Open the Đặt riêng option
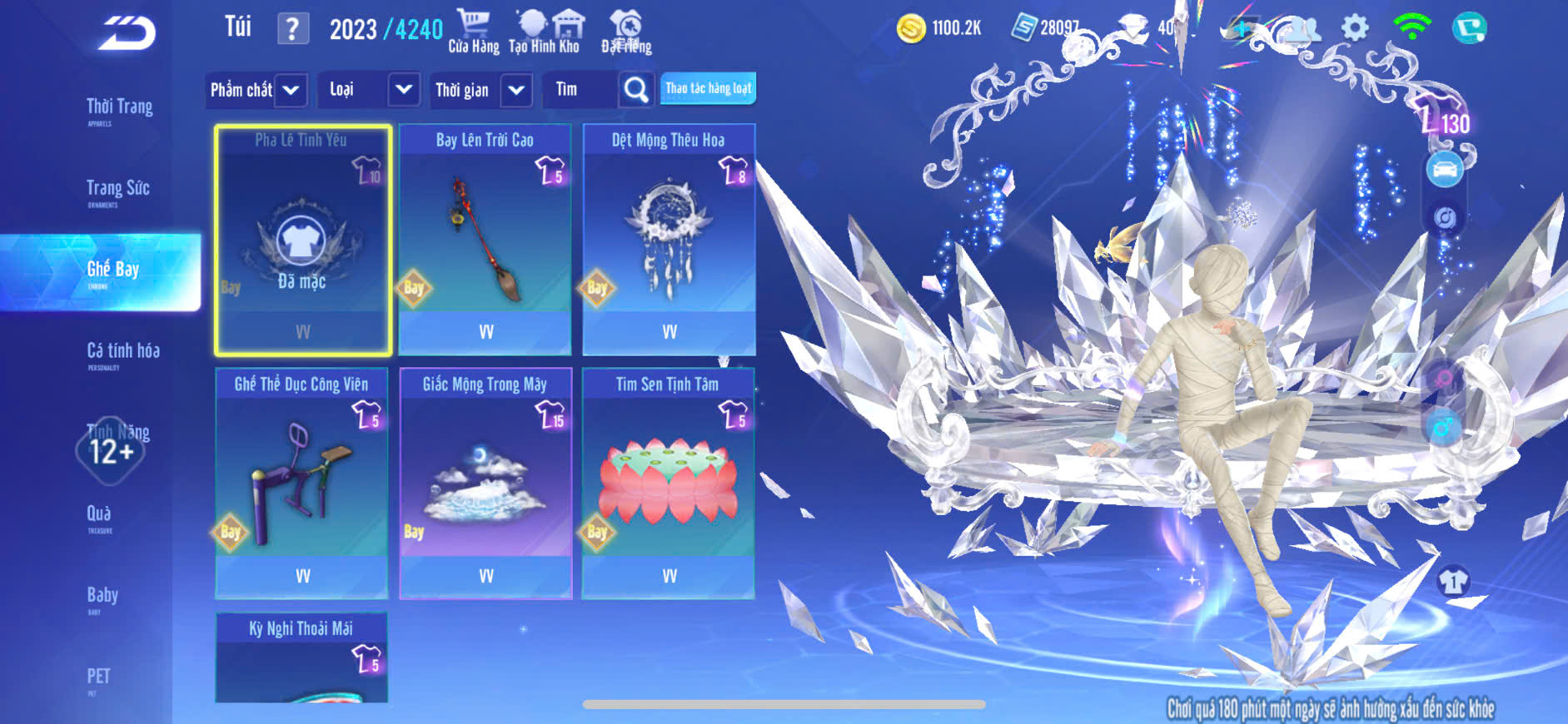 tap(626, 32)
